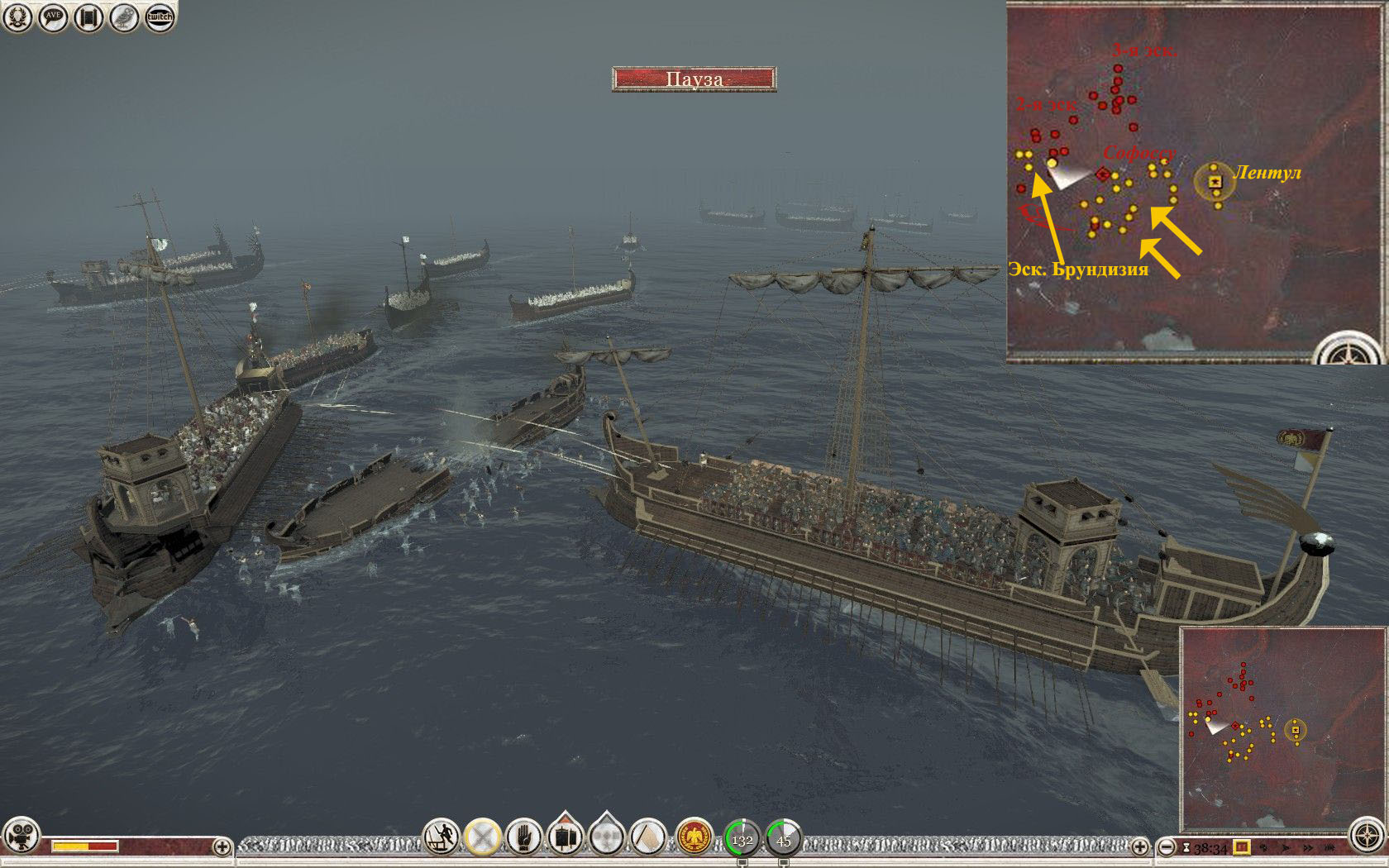Image resolution: width=1389 pixels, height=868 pixels.
Task: Set game speed to normal play
Action: coord(1285,847)
